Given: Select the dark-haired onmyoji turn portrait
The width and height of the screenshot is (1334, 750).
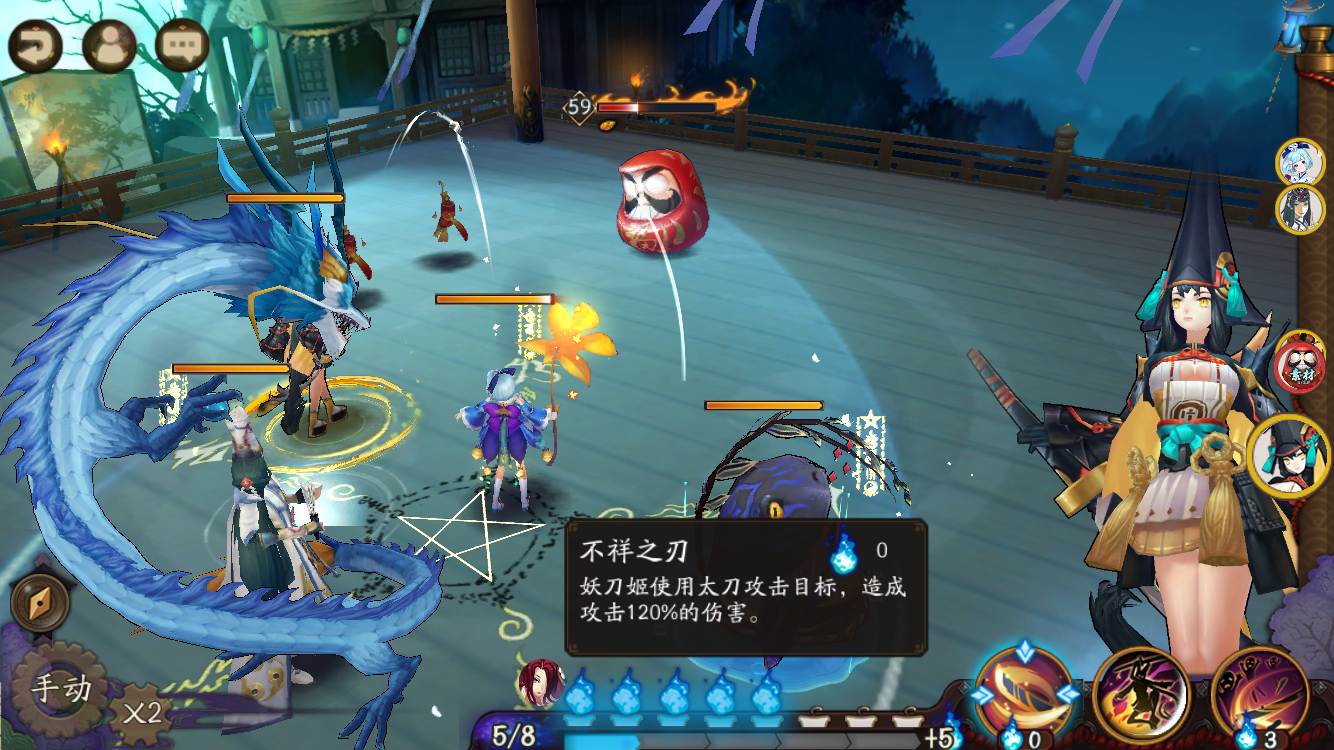Looking at the screenshot, I should click(1300, 209).
